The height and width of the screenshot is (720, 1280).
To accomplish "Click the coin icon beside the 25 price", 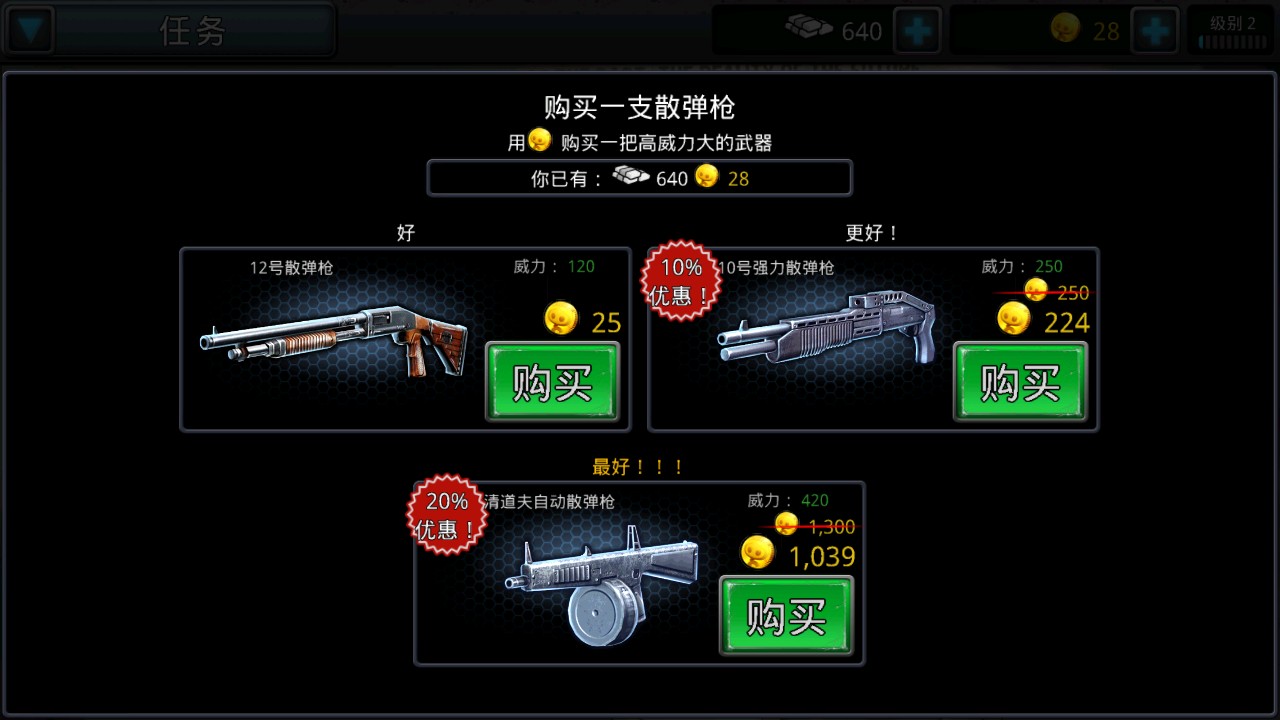I will (x=560, y=318).
